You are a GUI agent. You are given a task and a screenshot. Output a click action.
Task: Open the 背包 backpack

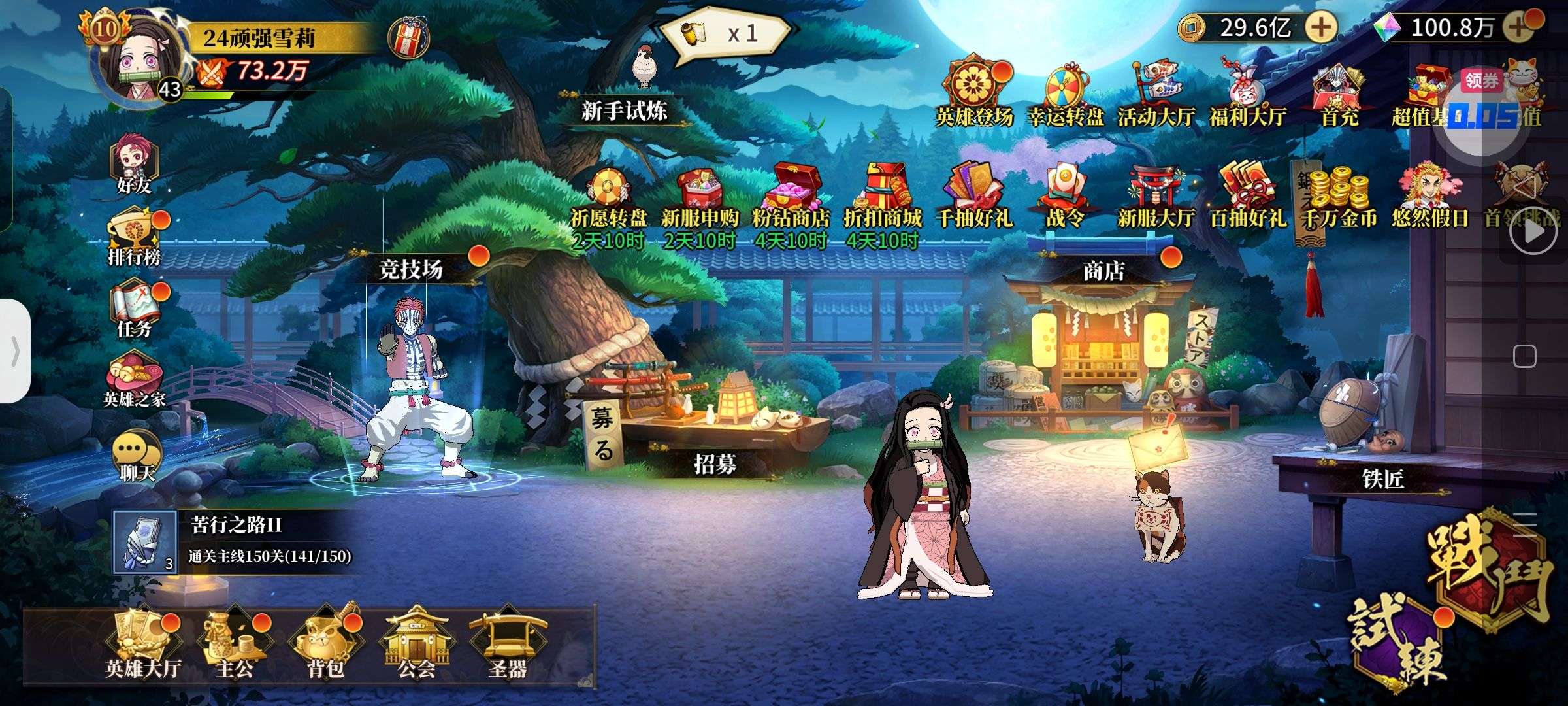325,644
